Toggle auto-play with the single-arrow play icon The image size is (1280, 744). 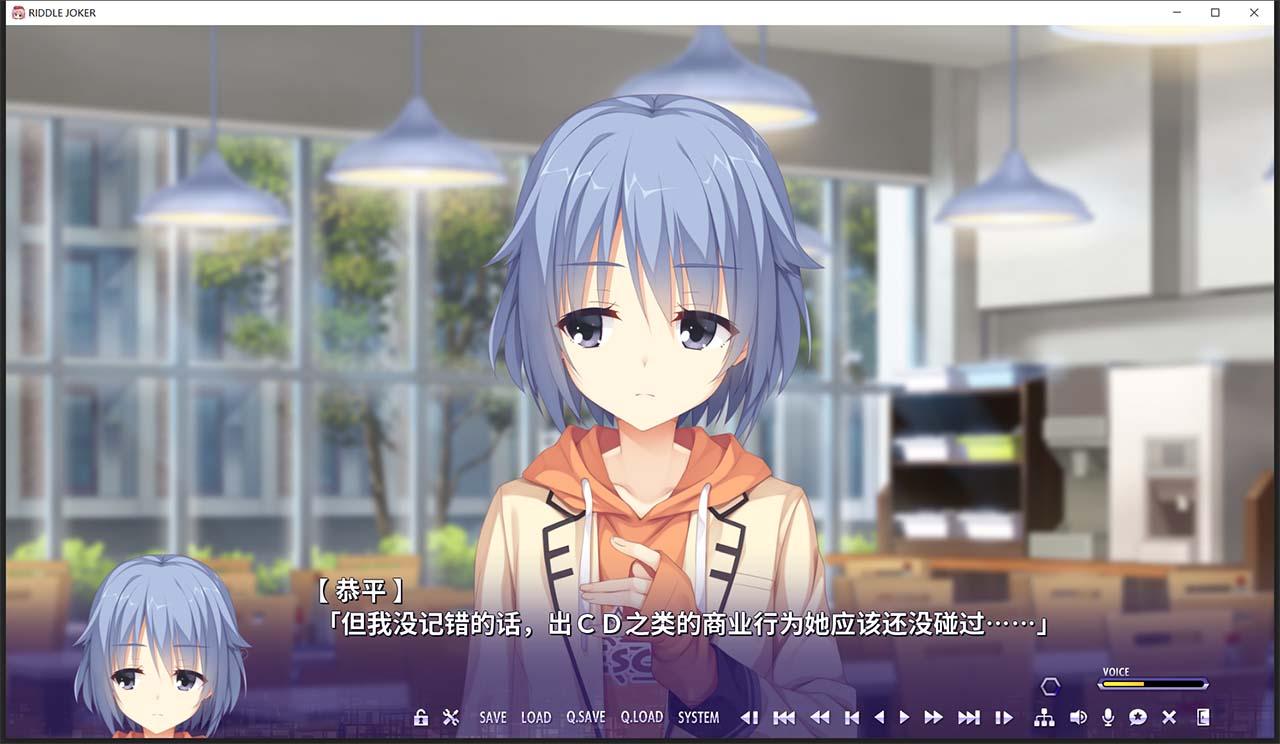point(904,717)
